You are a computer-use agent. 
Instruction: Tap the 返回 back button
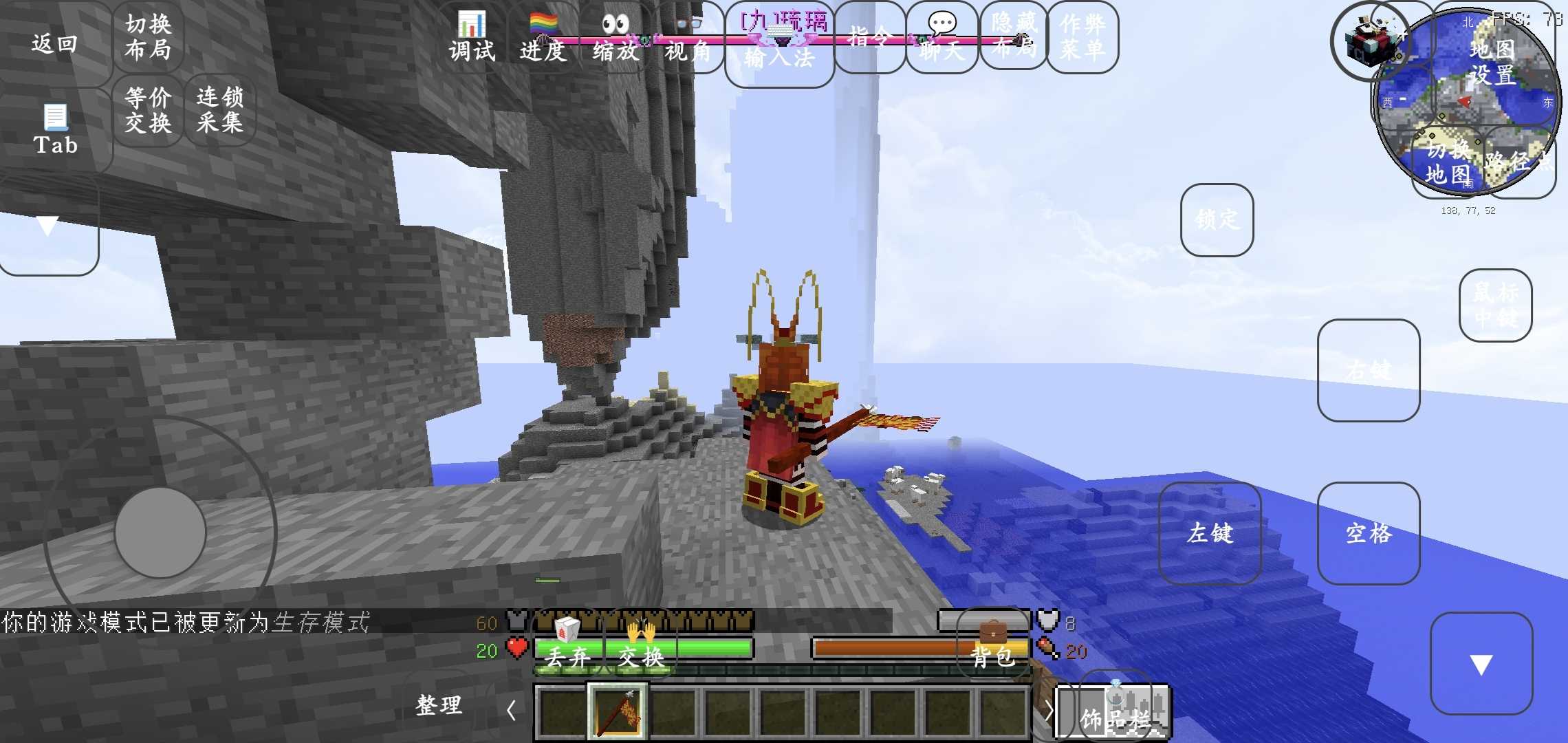click(x=54, y=43)
